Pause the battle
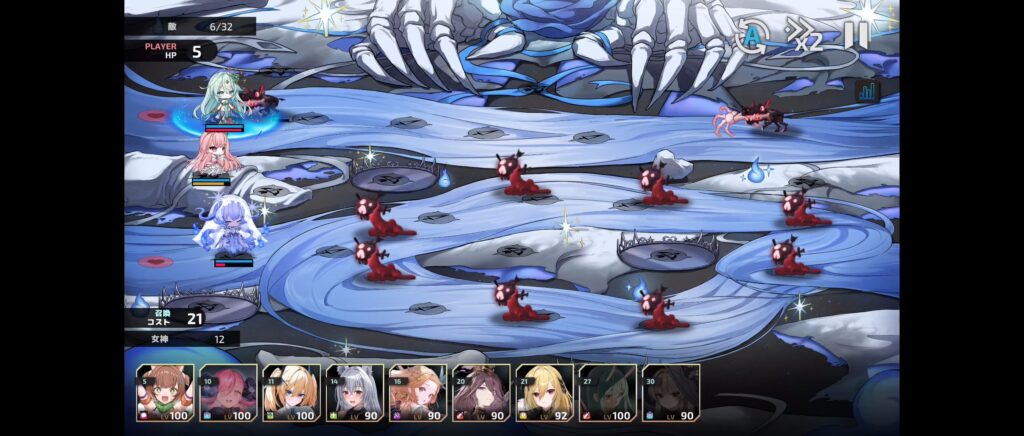 [x=855, y=36]
